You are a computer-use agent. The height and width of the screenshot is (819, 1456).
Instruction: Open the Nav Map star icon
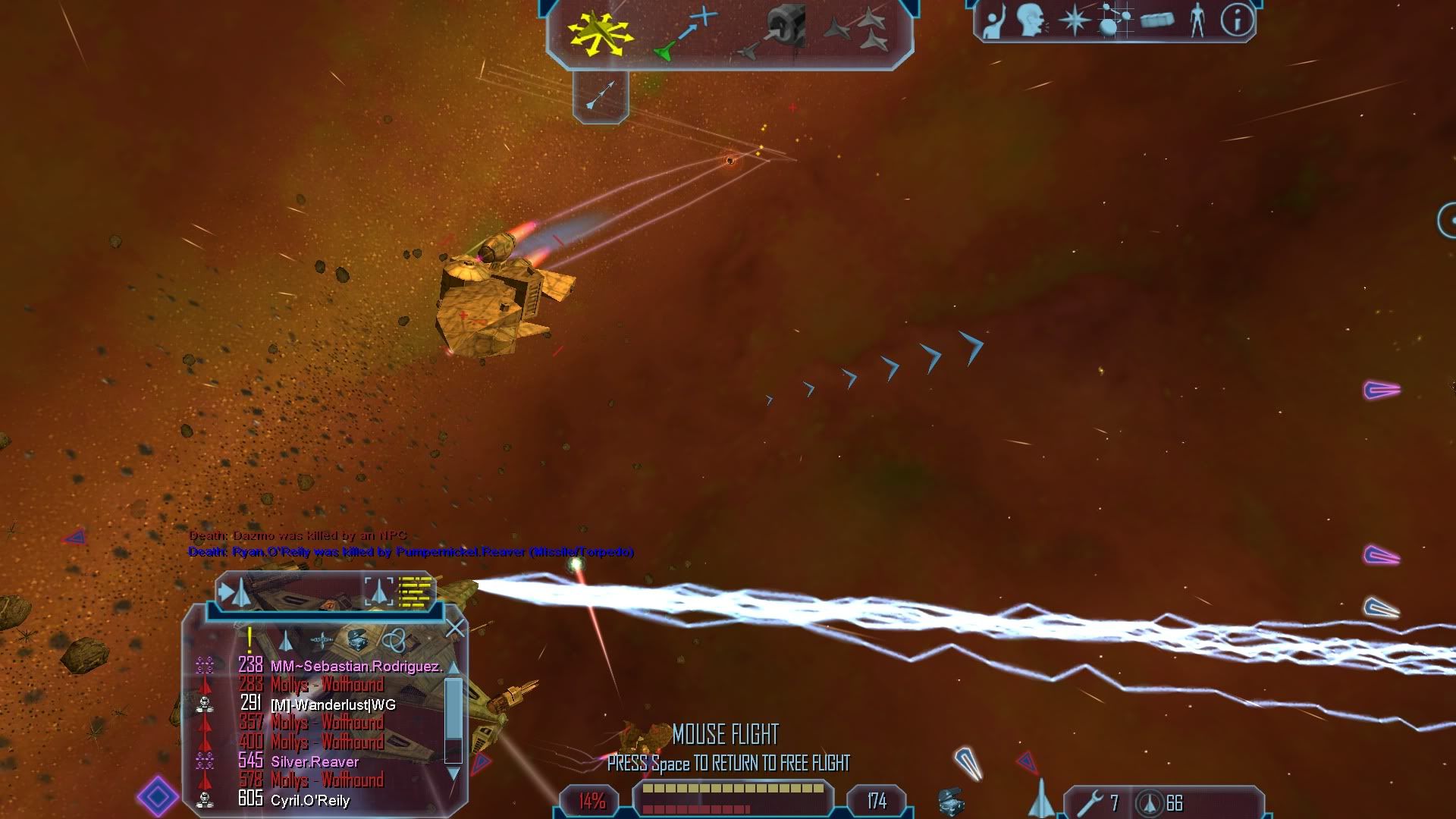[x=1074, y=20]
